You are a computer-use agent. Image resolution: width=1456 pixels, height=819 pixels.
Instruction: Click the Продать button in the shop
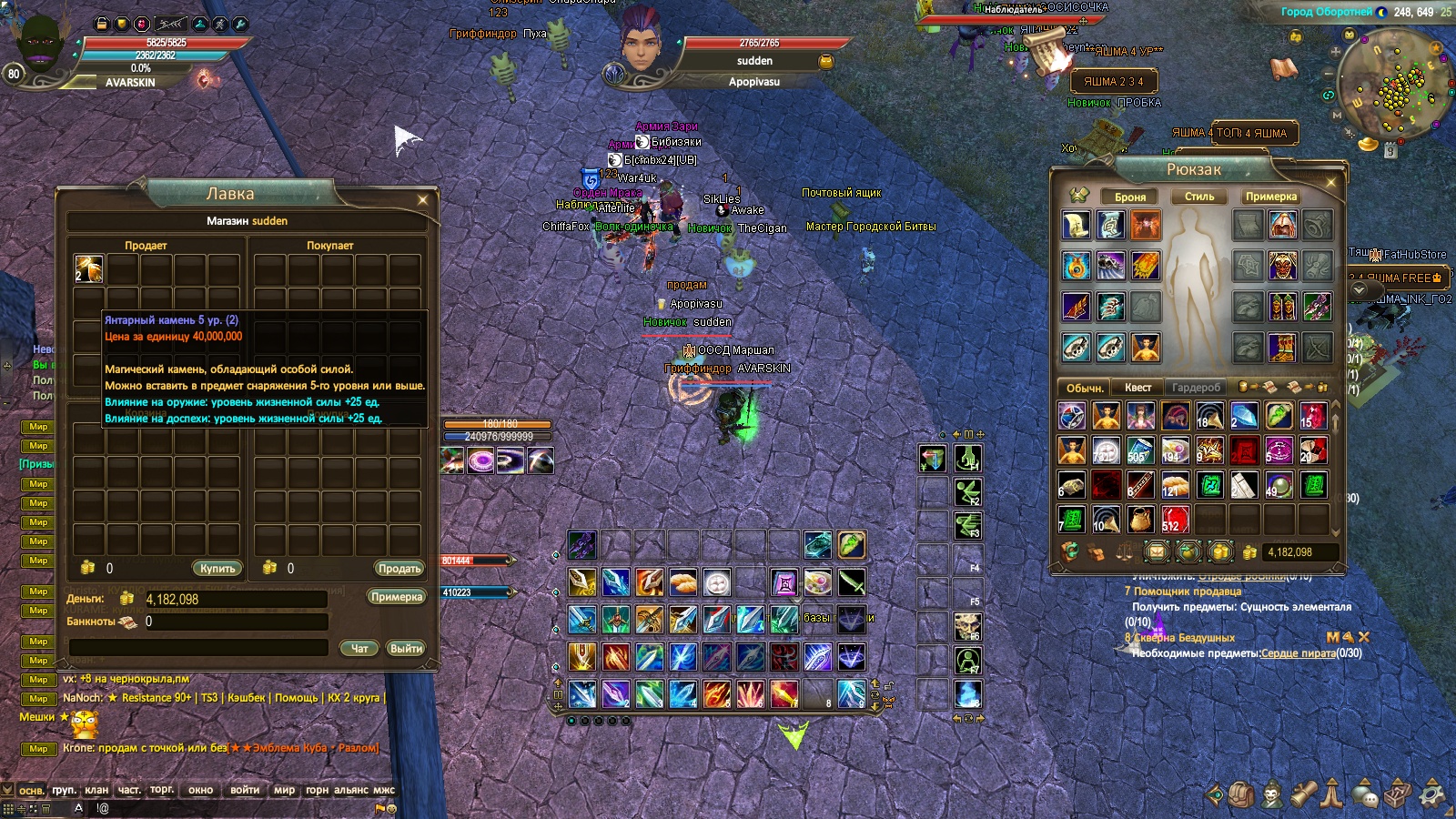(399, 568)
